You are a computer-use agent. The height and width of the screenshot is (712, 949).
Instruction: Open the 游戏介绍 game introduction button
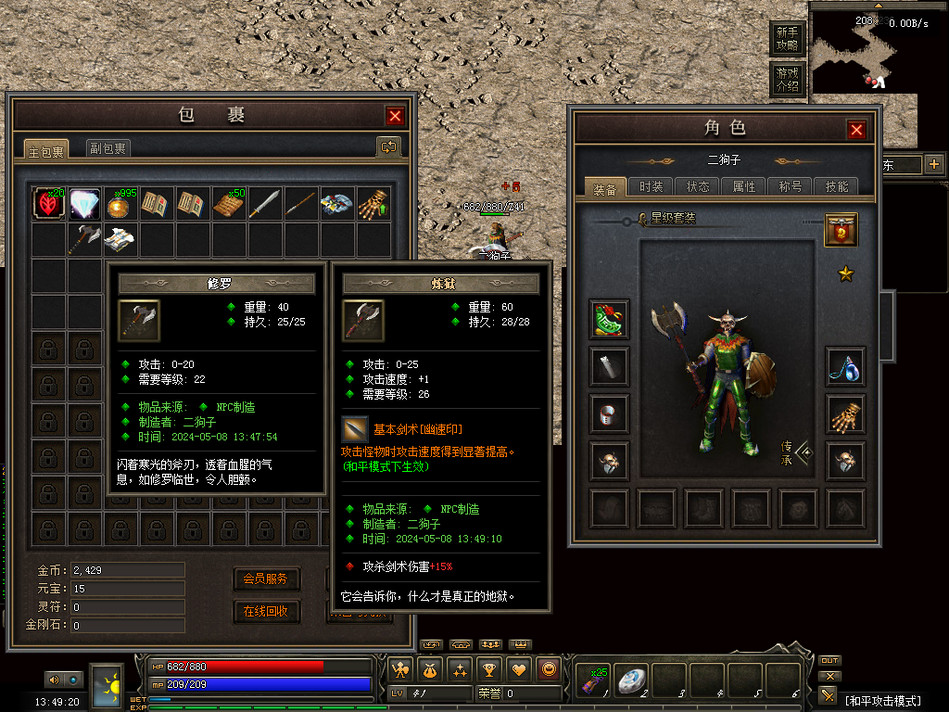788,79
